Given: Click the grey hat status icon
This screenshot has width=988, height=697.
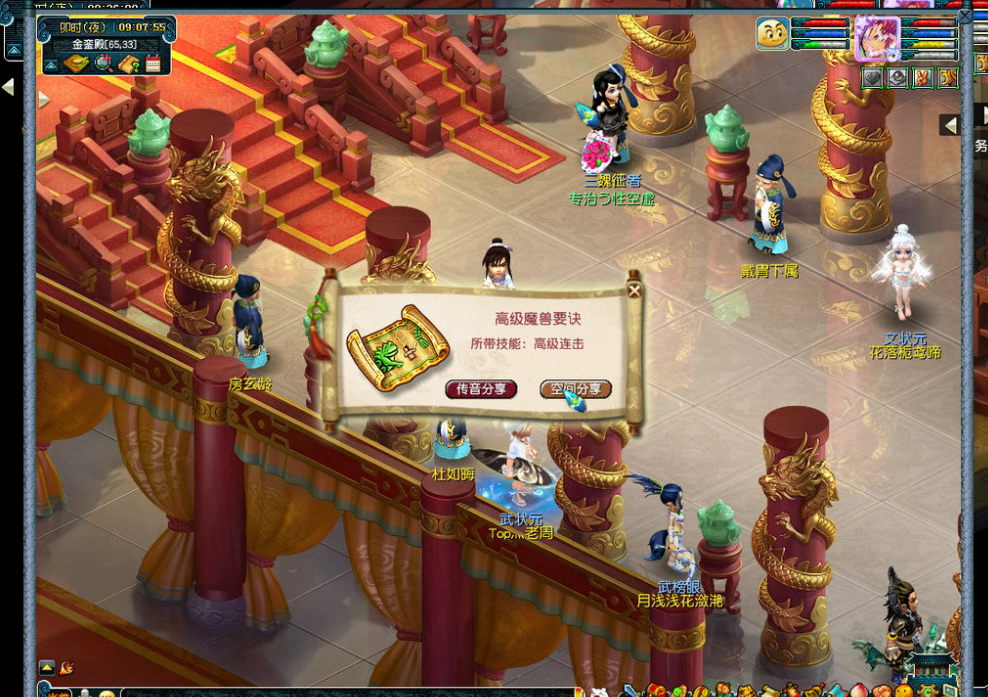Looking at the screenshot, I should coord(897,77).
